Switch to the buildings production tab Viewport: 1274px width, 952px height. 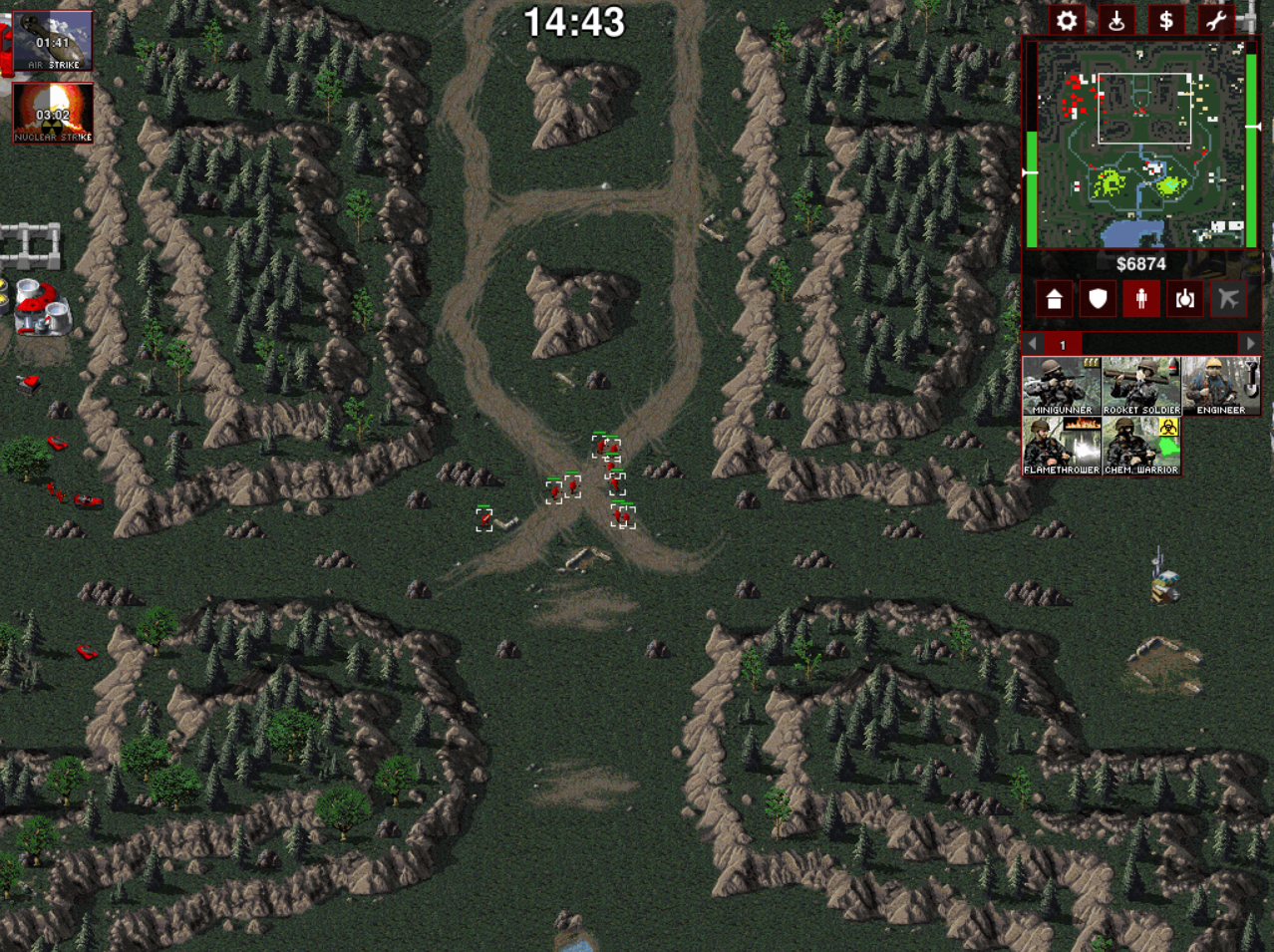pos(1054,299)
